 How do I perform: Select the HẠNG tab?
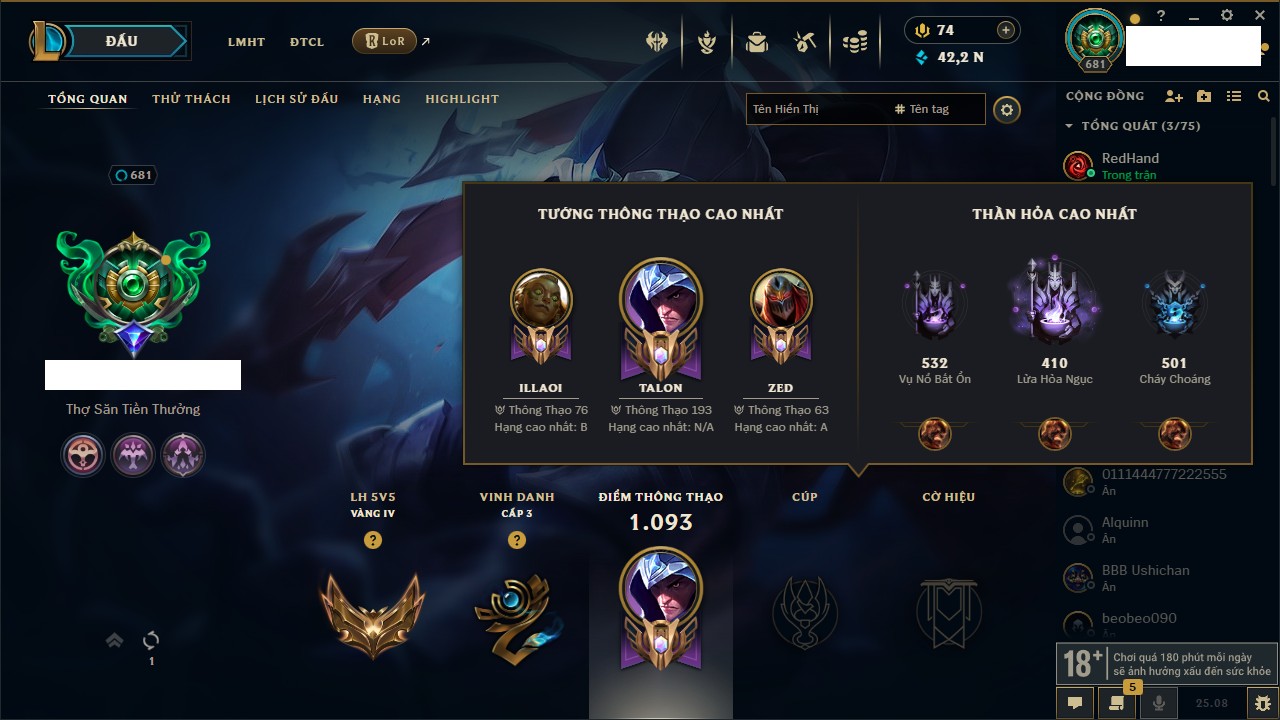coord(381,99)
